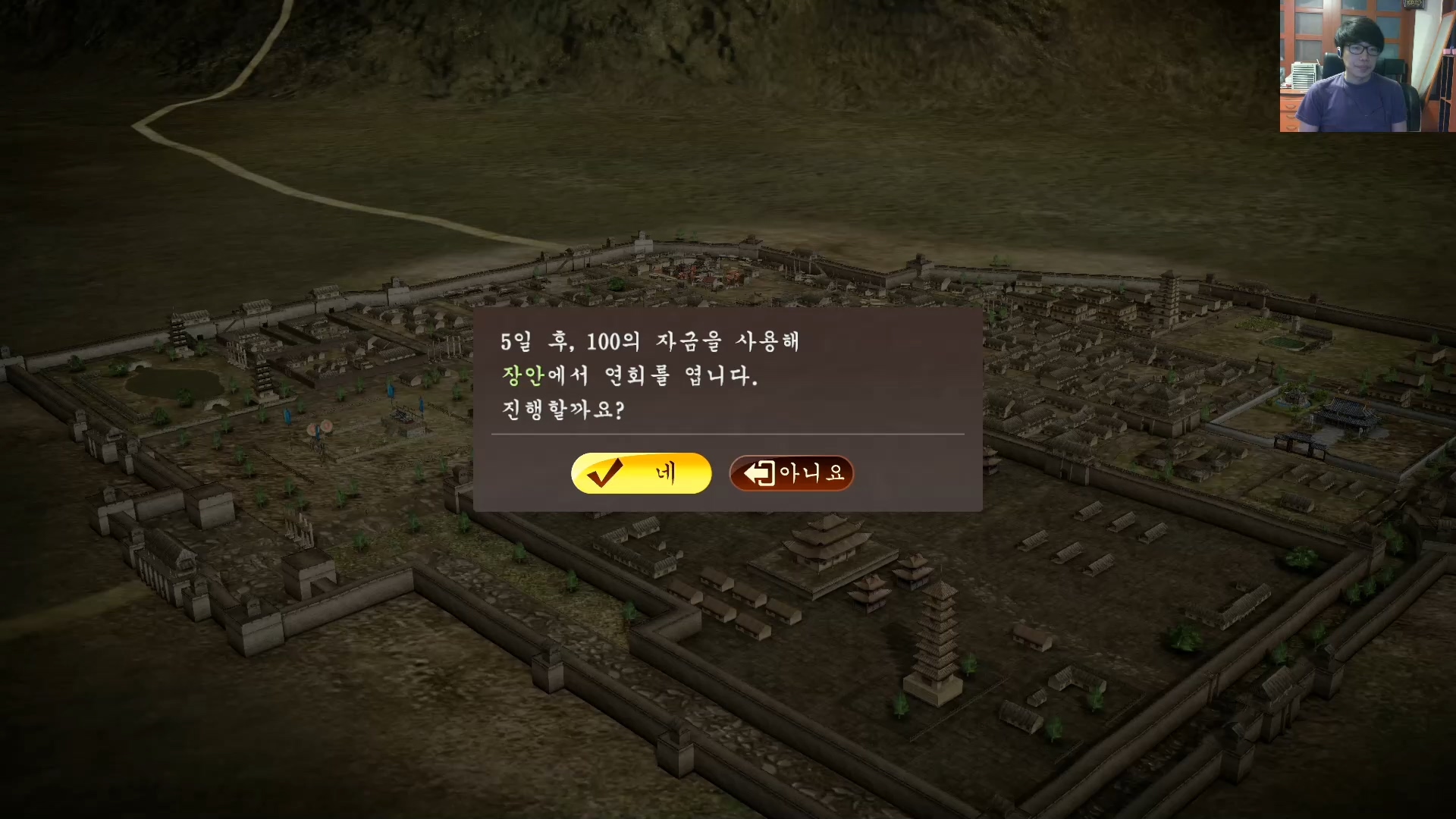This screenshot has width=1456, height=819.
Task: Click the checkmark icon on the 네 button
Action: (x=606, y=472)
